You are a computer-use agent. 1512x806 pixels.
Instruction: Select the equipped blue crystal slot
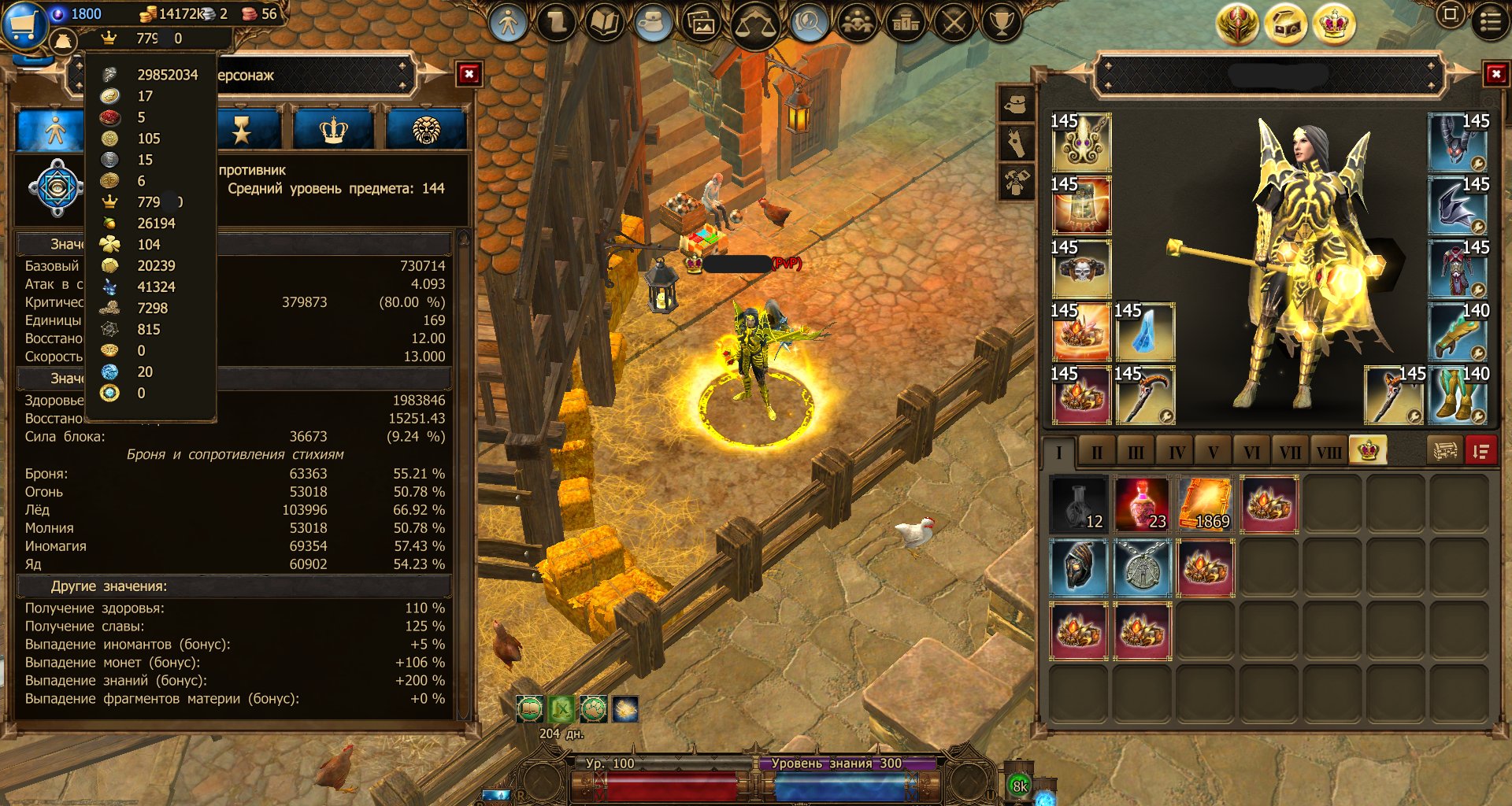[x=1144, y=332]
